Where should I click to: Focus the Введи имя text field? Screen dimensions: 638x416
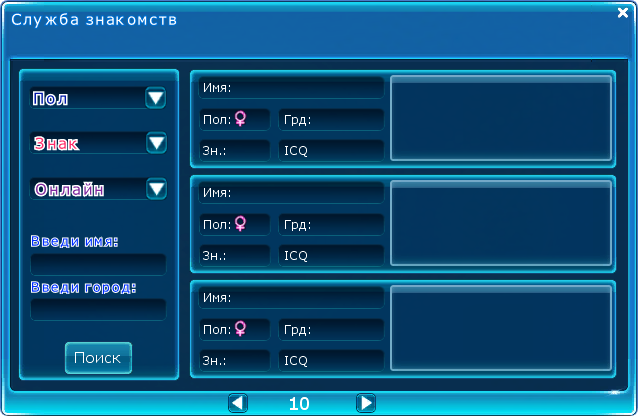tap(98, 264)
